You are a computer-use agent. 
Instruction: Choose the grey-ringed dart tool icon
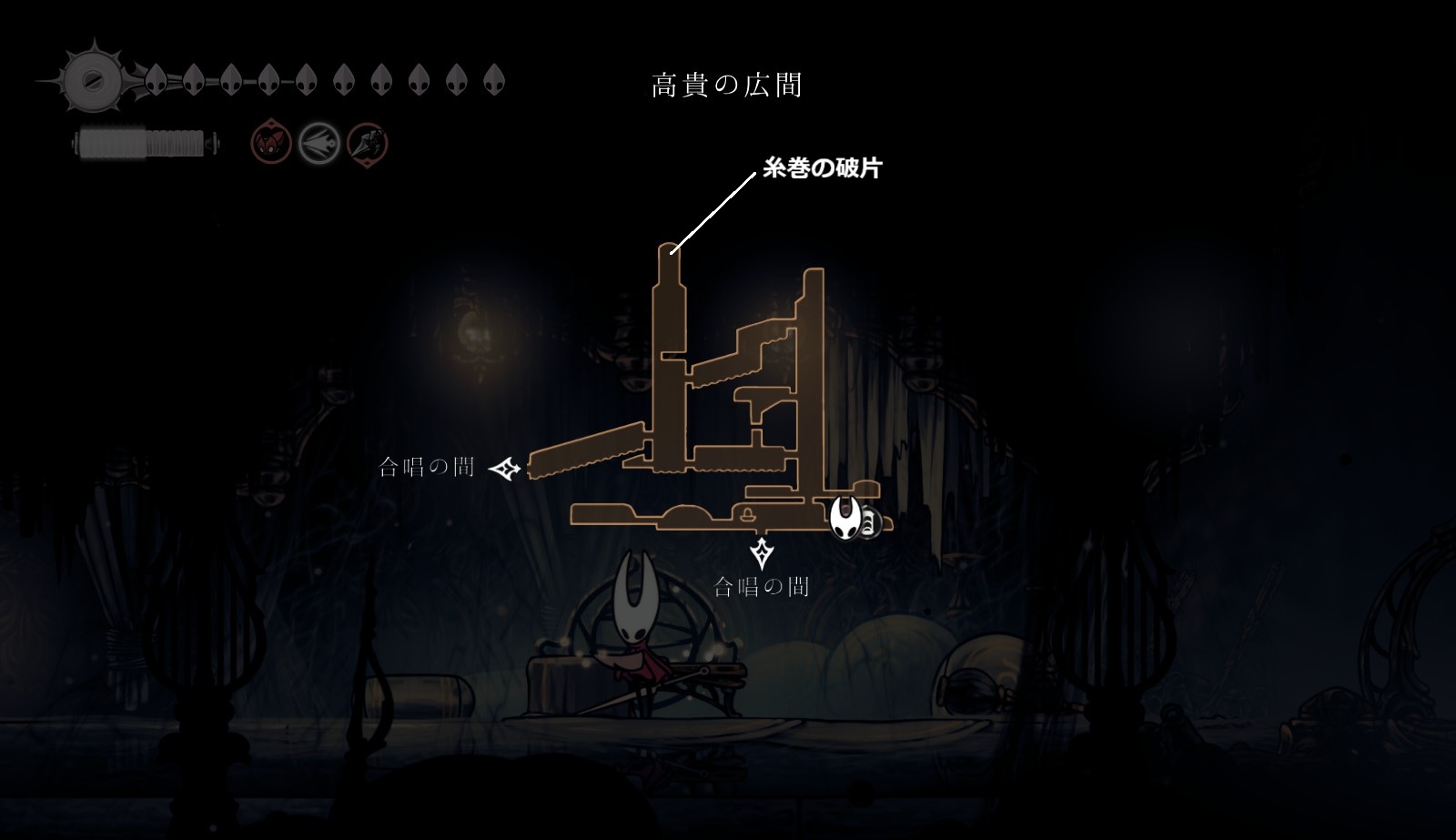click(319, 143)
